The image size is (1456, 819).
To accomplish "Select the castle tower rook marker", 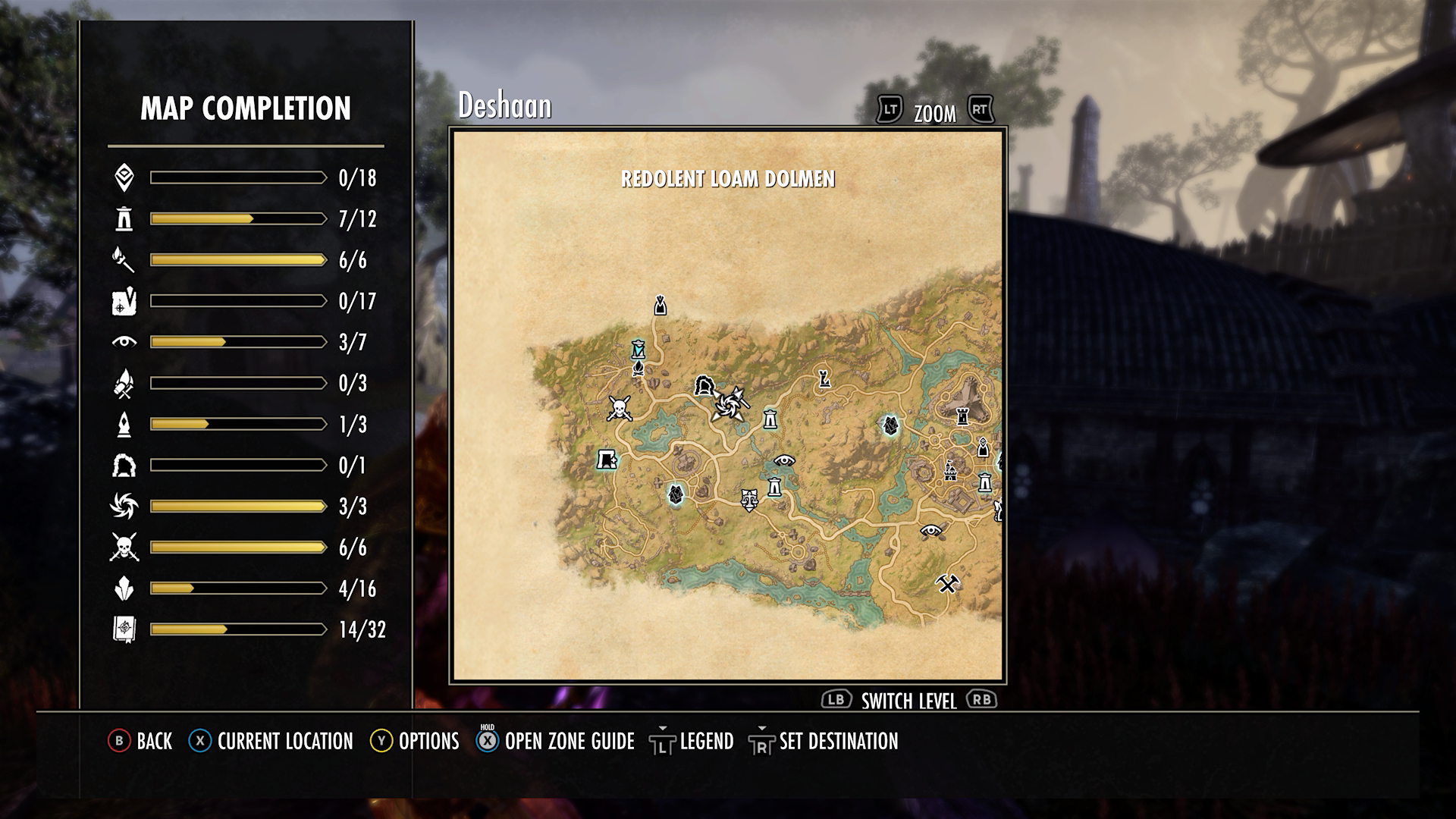I will (963, 416).
